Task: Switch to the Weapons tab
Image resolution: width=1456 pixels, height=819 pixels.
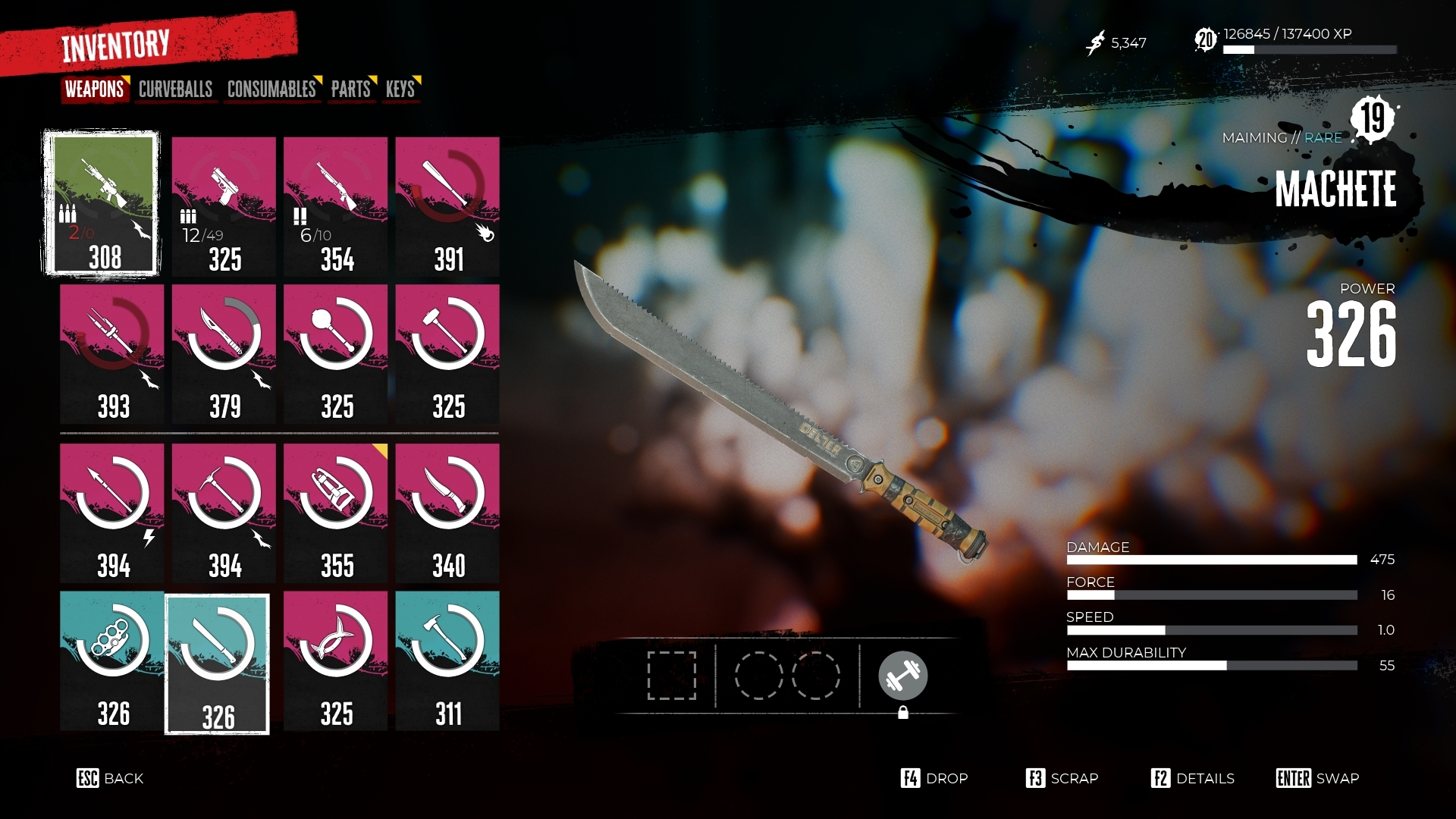Action: tap(94, 89)
